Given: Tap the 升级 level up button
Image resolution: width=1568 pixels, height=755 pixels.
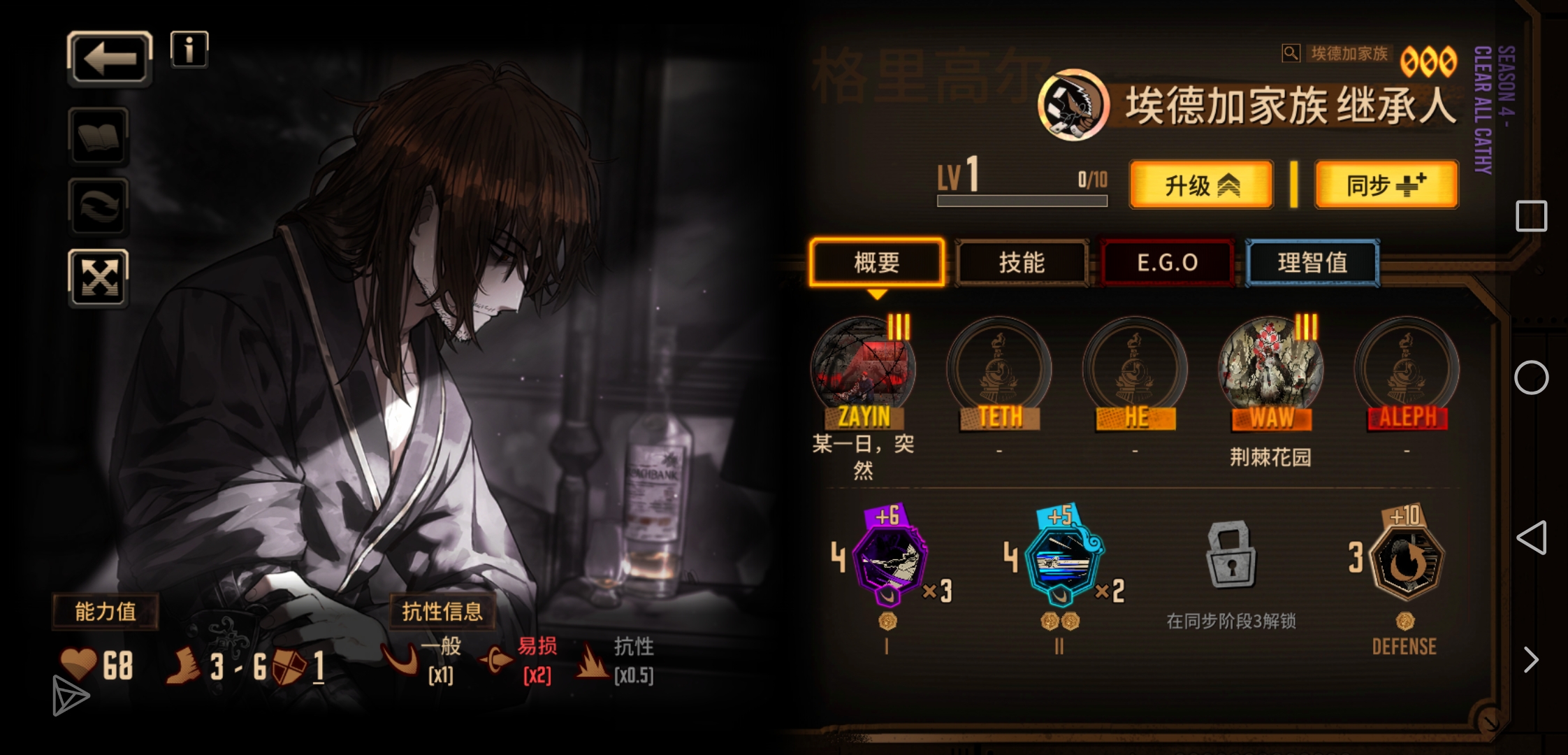Looking at the screenshot, I should [1201, 185].
